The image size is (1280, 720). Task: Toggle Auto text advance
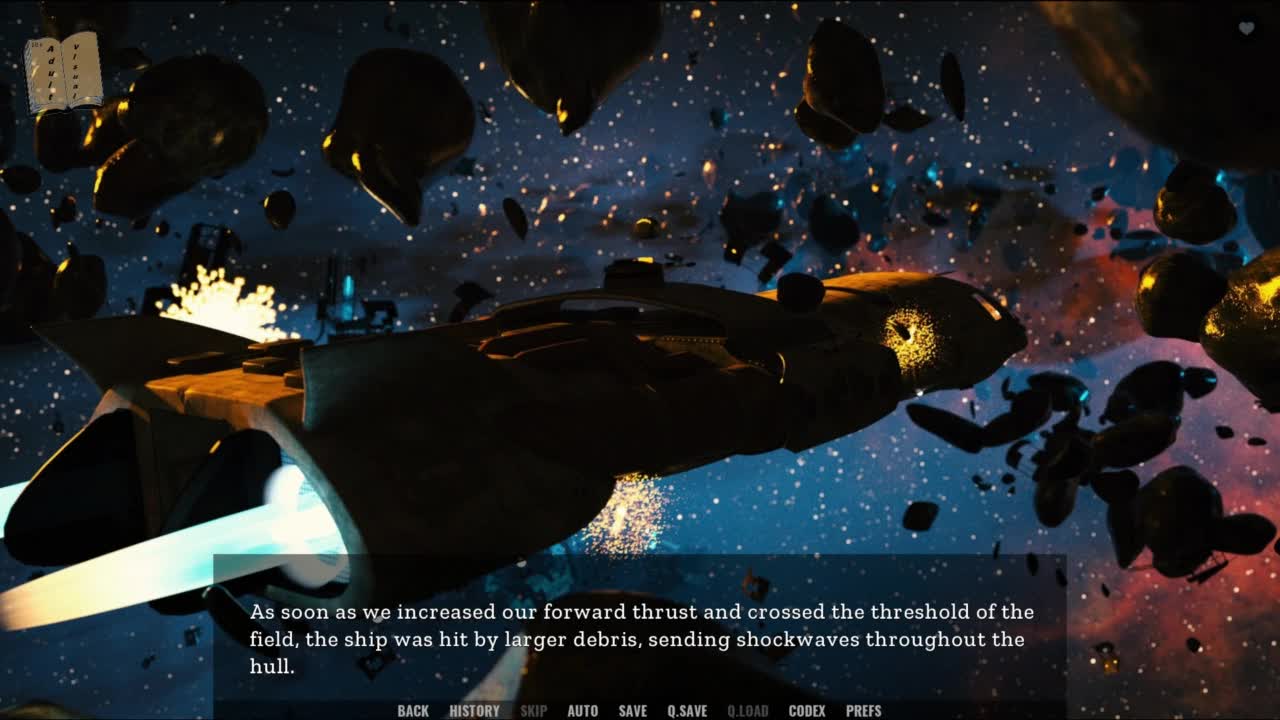[x=582, y=711]
